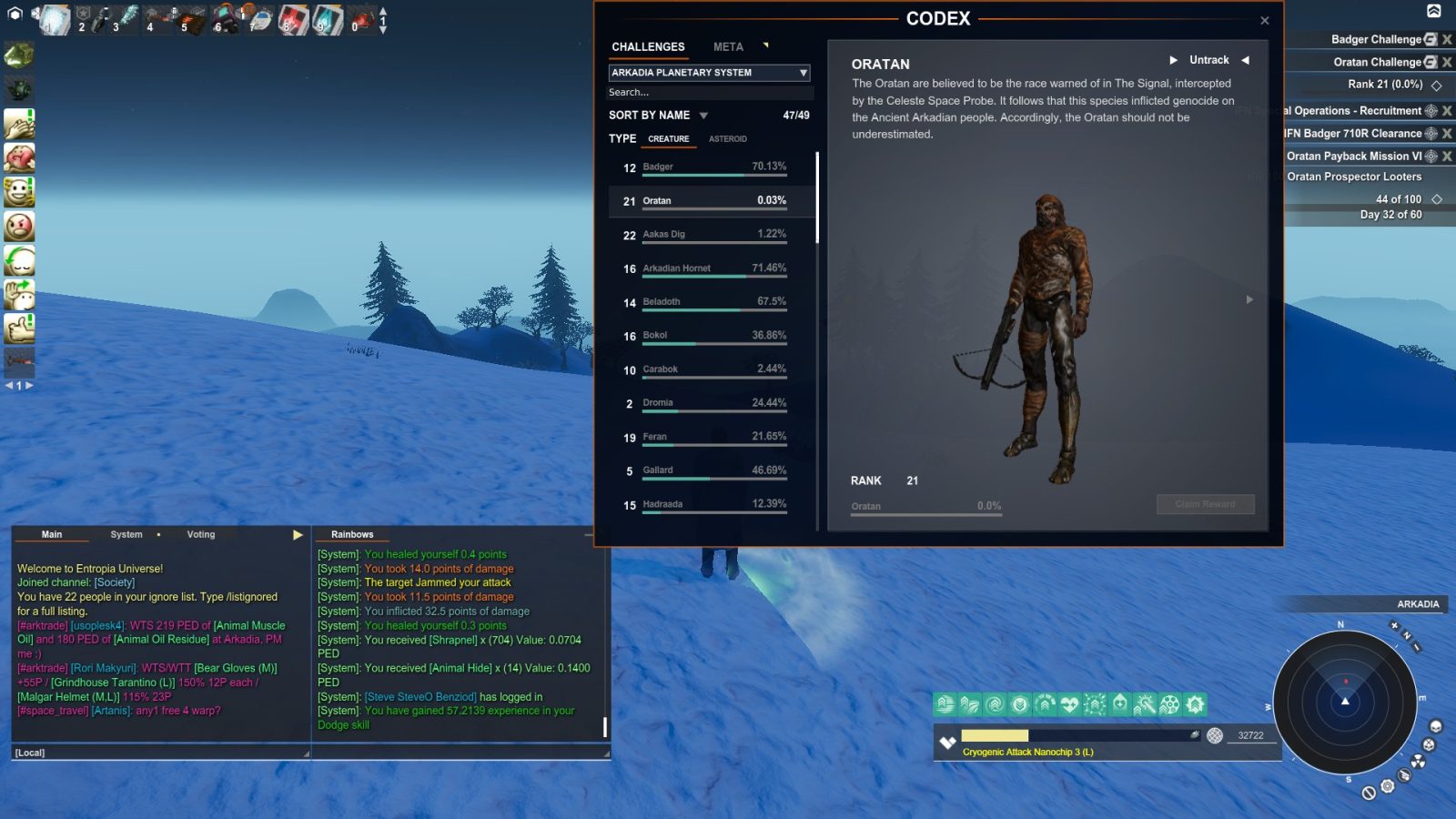Switch to the META tab in the Codex
This screenshot has width=1456, height=819.
click(x=728, y=46)
